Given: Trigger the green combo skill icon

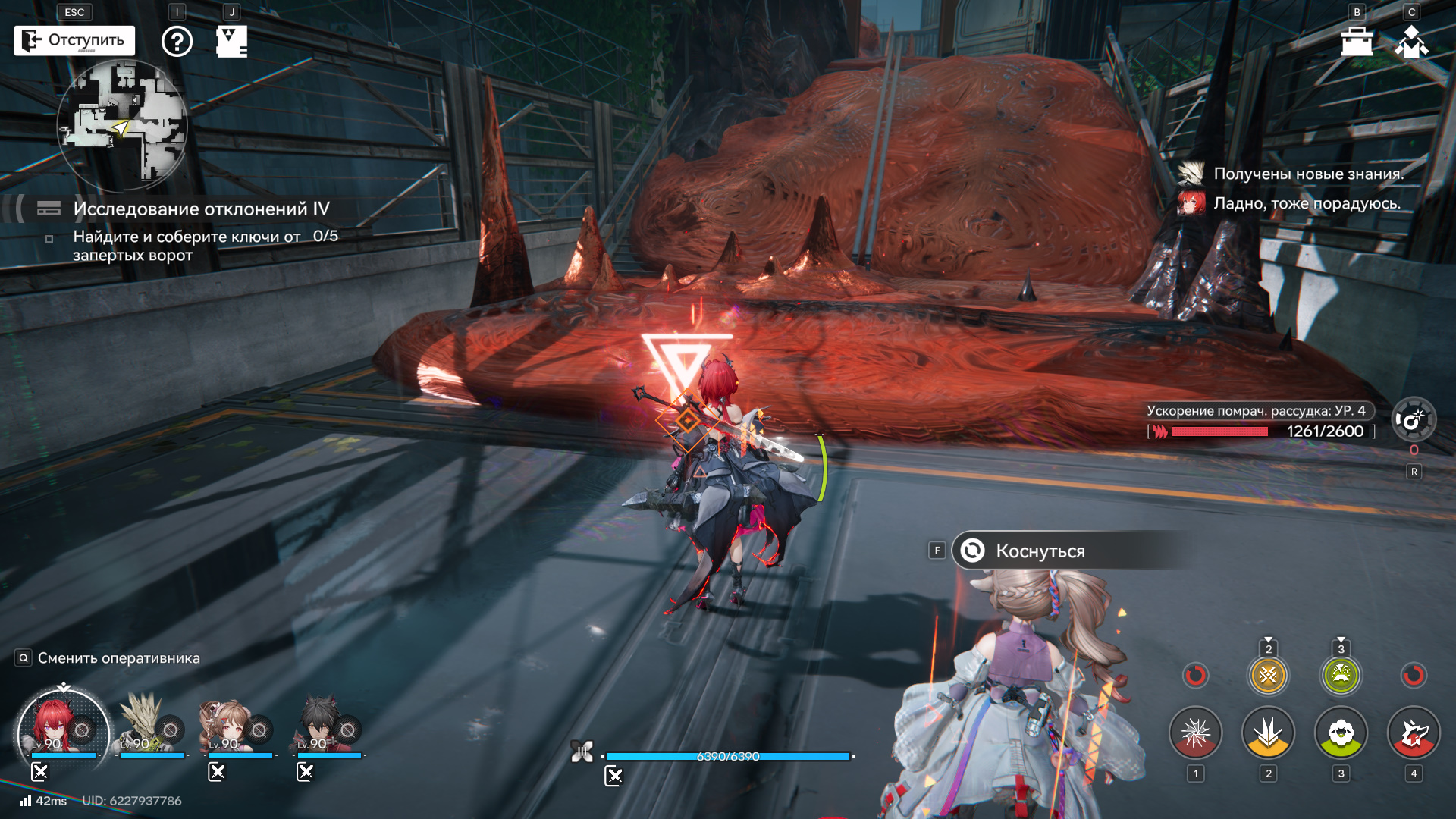Looking at the screenshot, I should click(1341, 674).
